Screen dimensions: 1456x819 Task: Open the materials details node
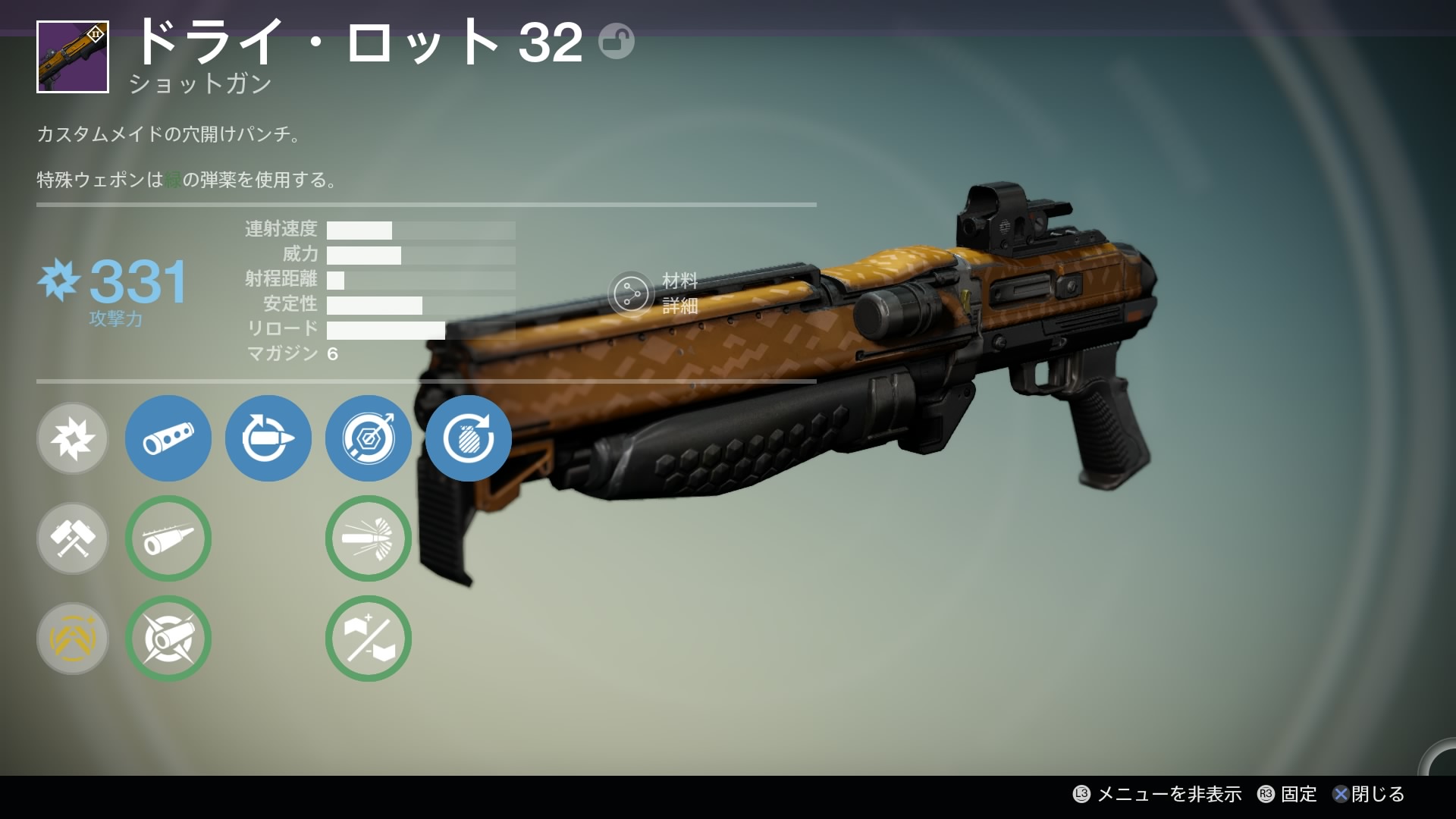coord(631,293)
